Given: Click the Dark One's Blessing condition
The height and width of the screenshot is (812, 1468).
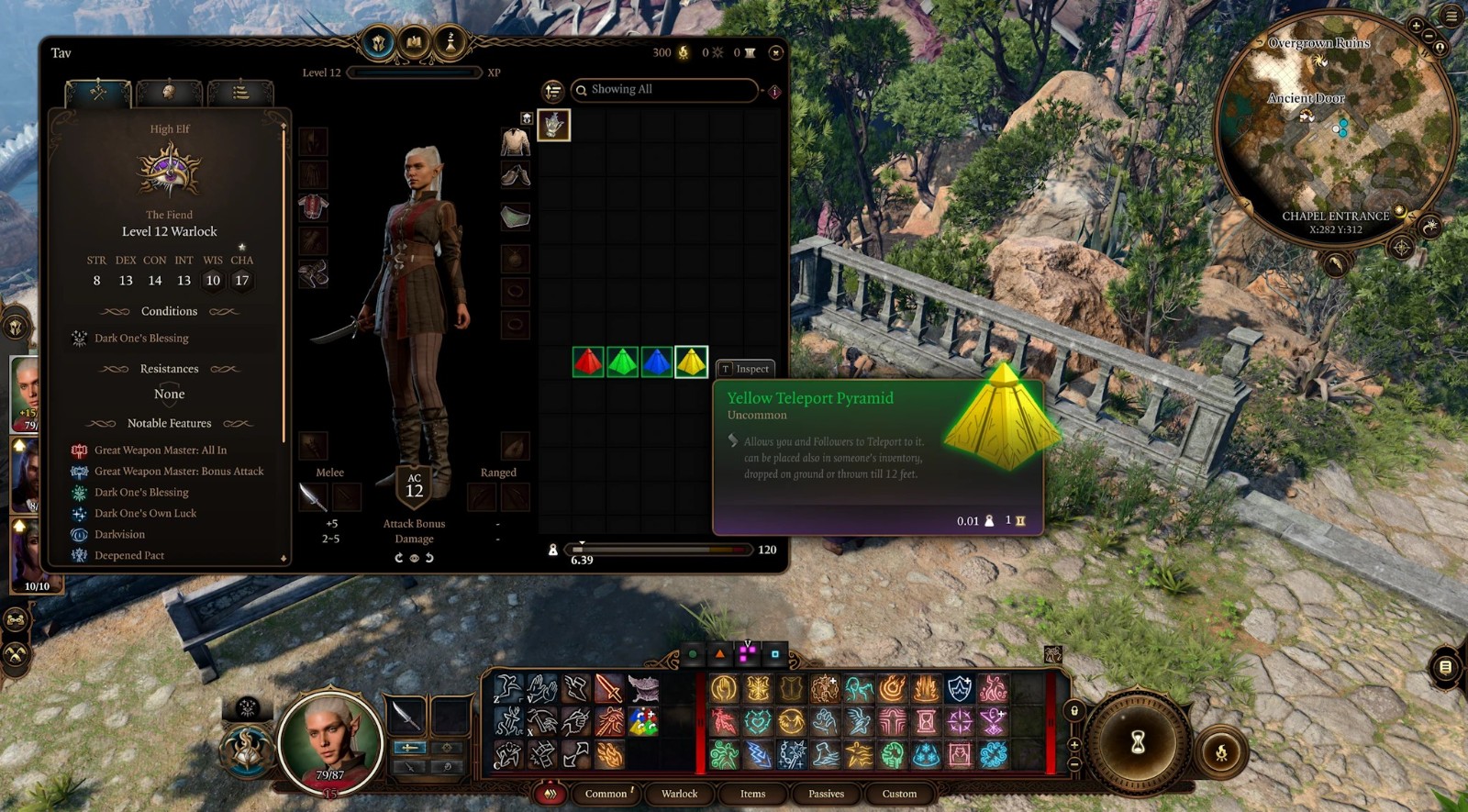Looking at the screenshot, I should 141,339.
